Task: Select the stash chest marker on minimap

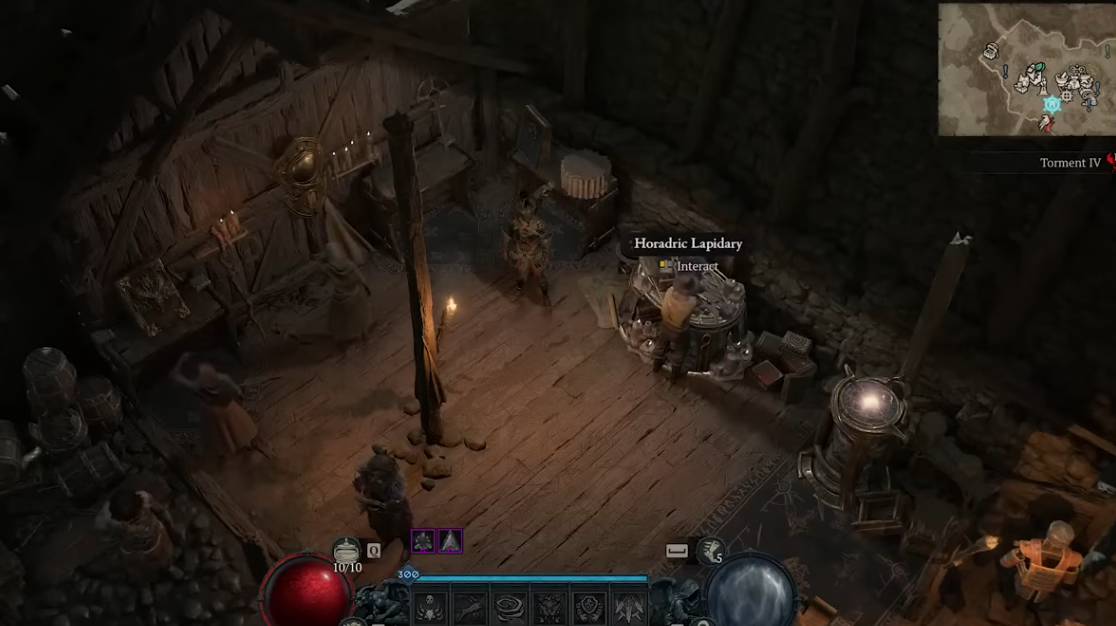Action: pos(991,51)
